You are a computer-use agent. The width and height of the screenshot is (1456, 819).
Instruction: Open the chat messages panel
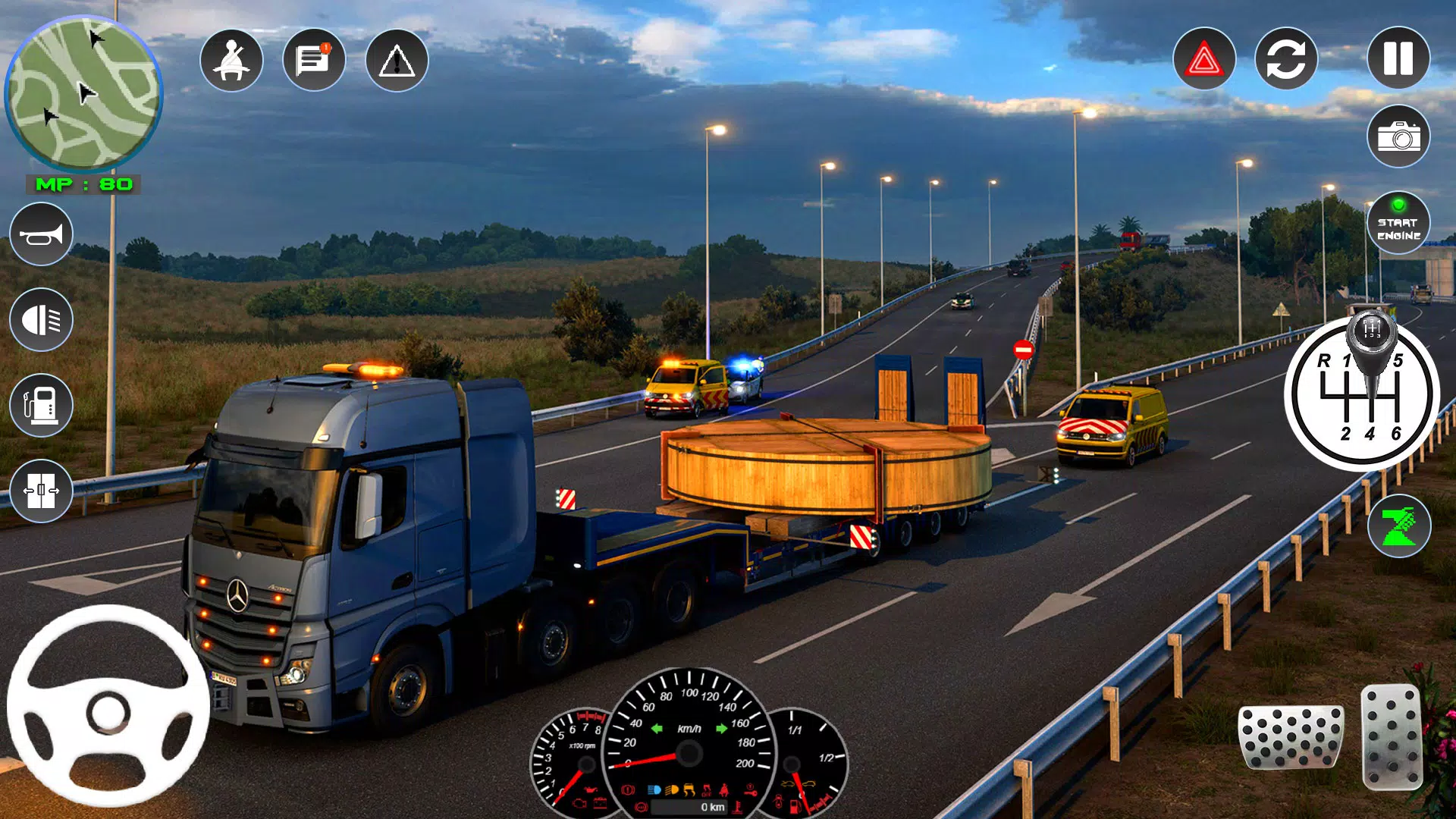point(313,60)
